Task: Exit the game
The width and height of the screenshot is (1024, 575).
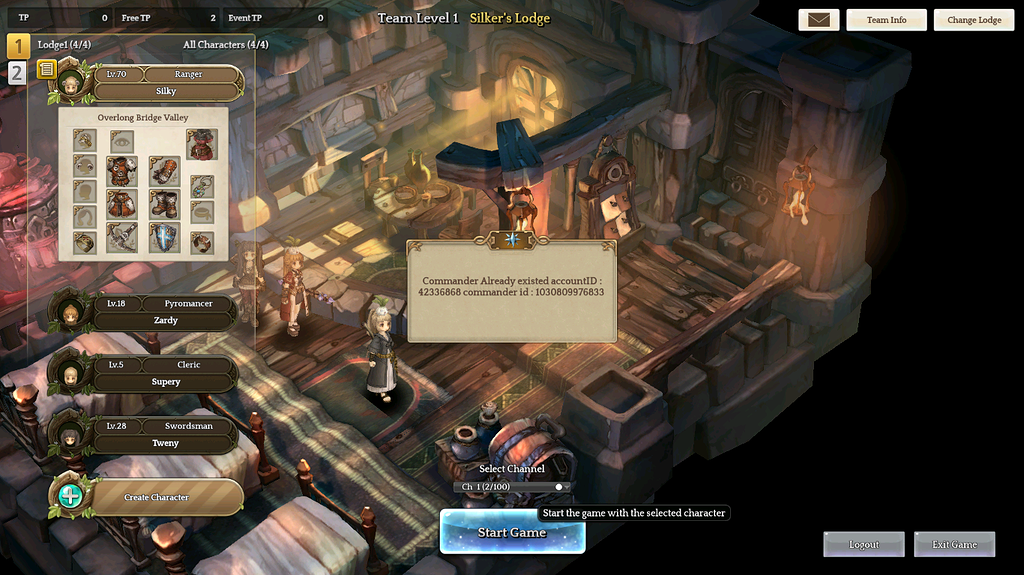Action: click(954, 544)
